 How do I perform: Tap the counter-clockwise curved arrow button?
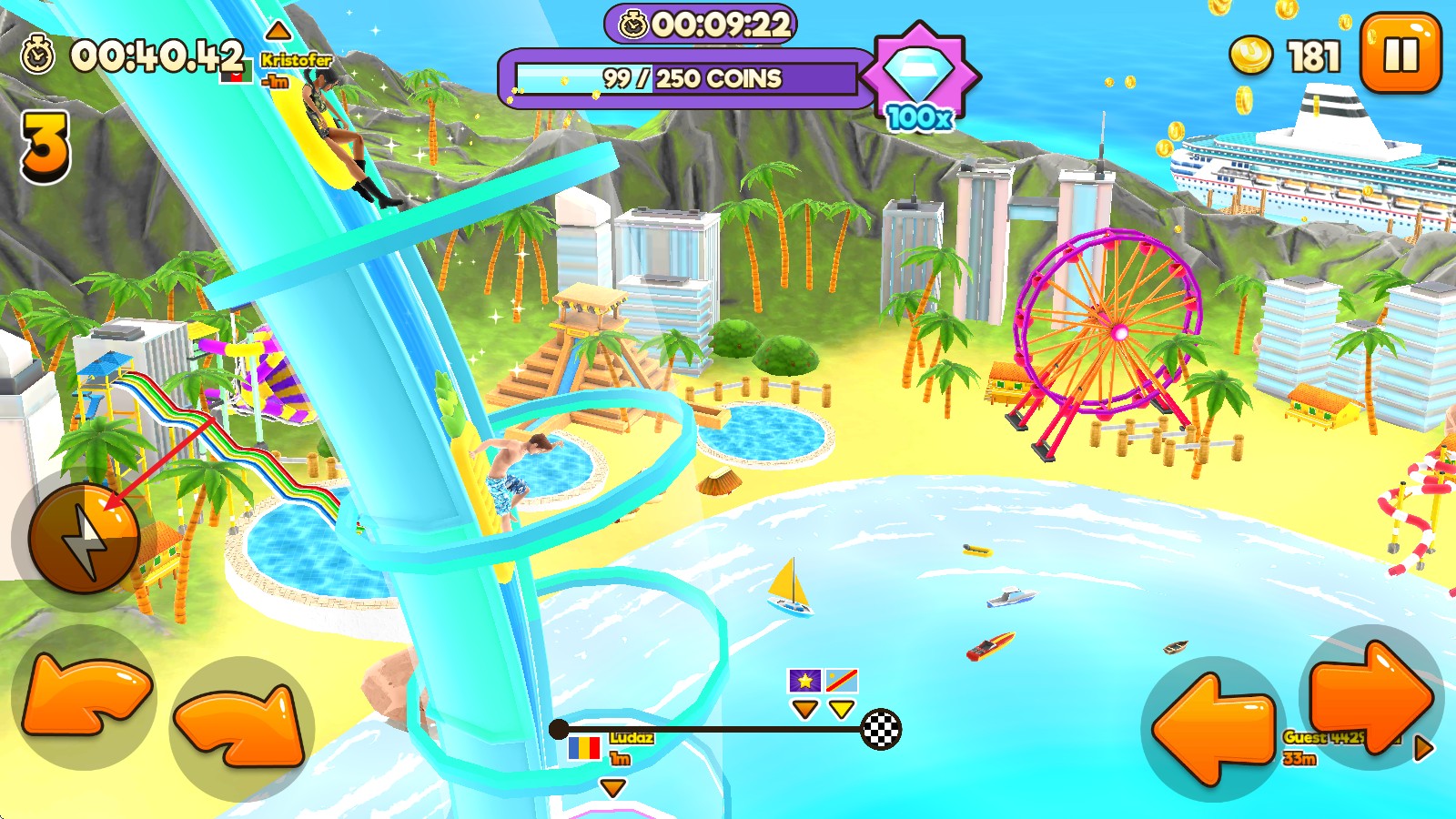pyautogui.click(x=84, y=697)
